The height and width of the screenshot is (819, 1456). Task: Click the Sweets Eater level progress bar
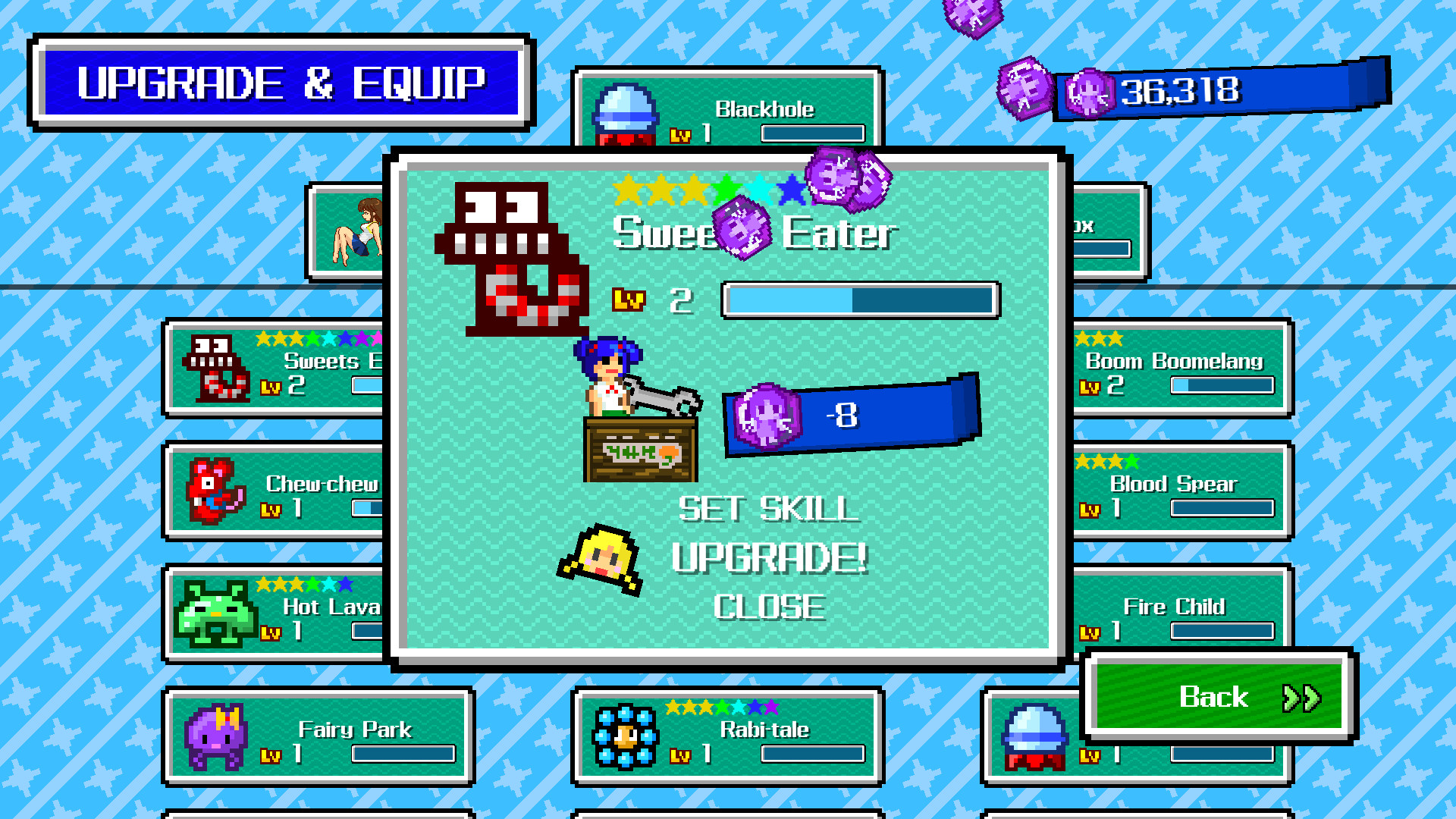click(861, 300)
